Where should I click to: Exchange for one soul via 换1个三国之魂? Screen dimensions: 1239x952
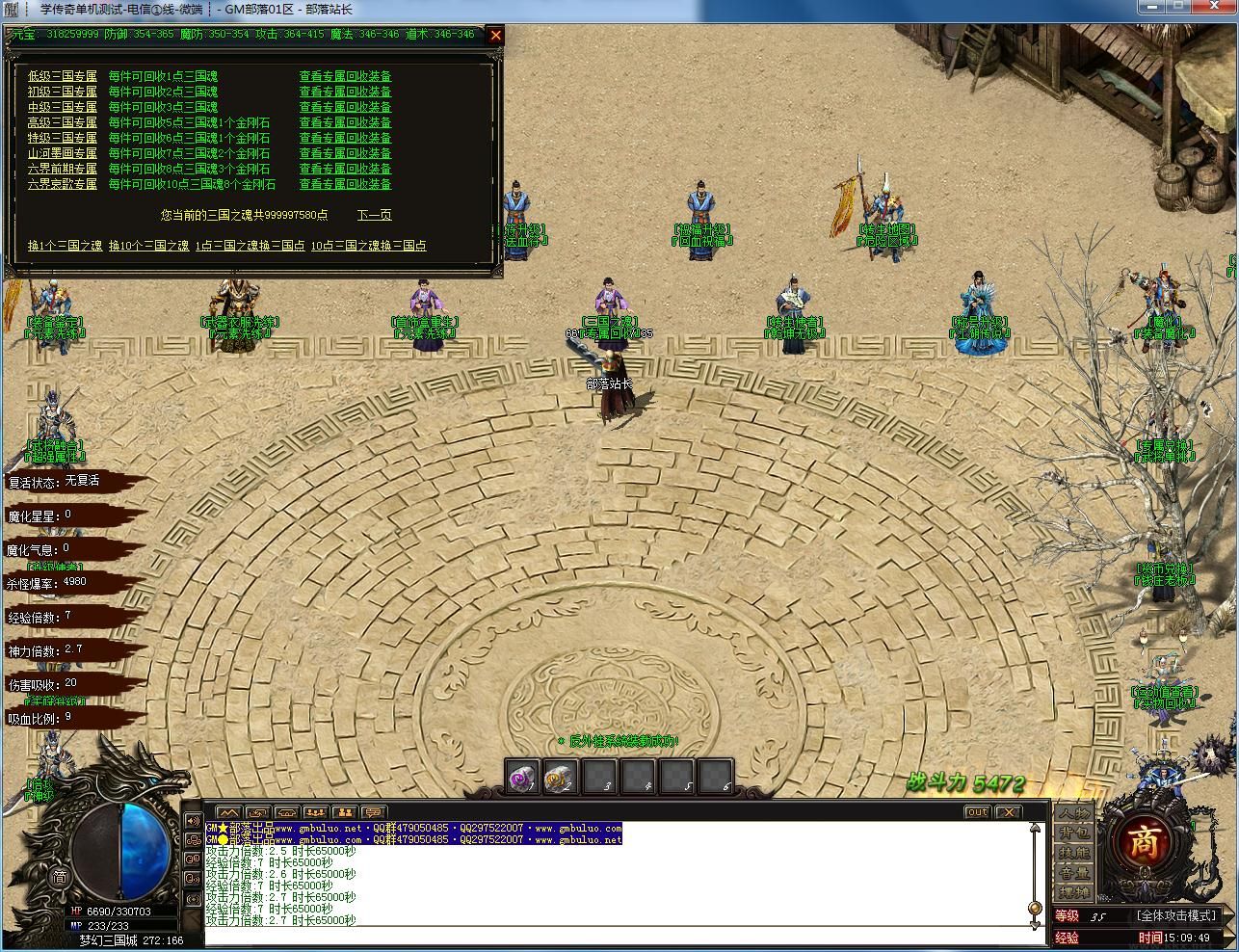pos(65,246)
